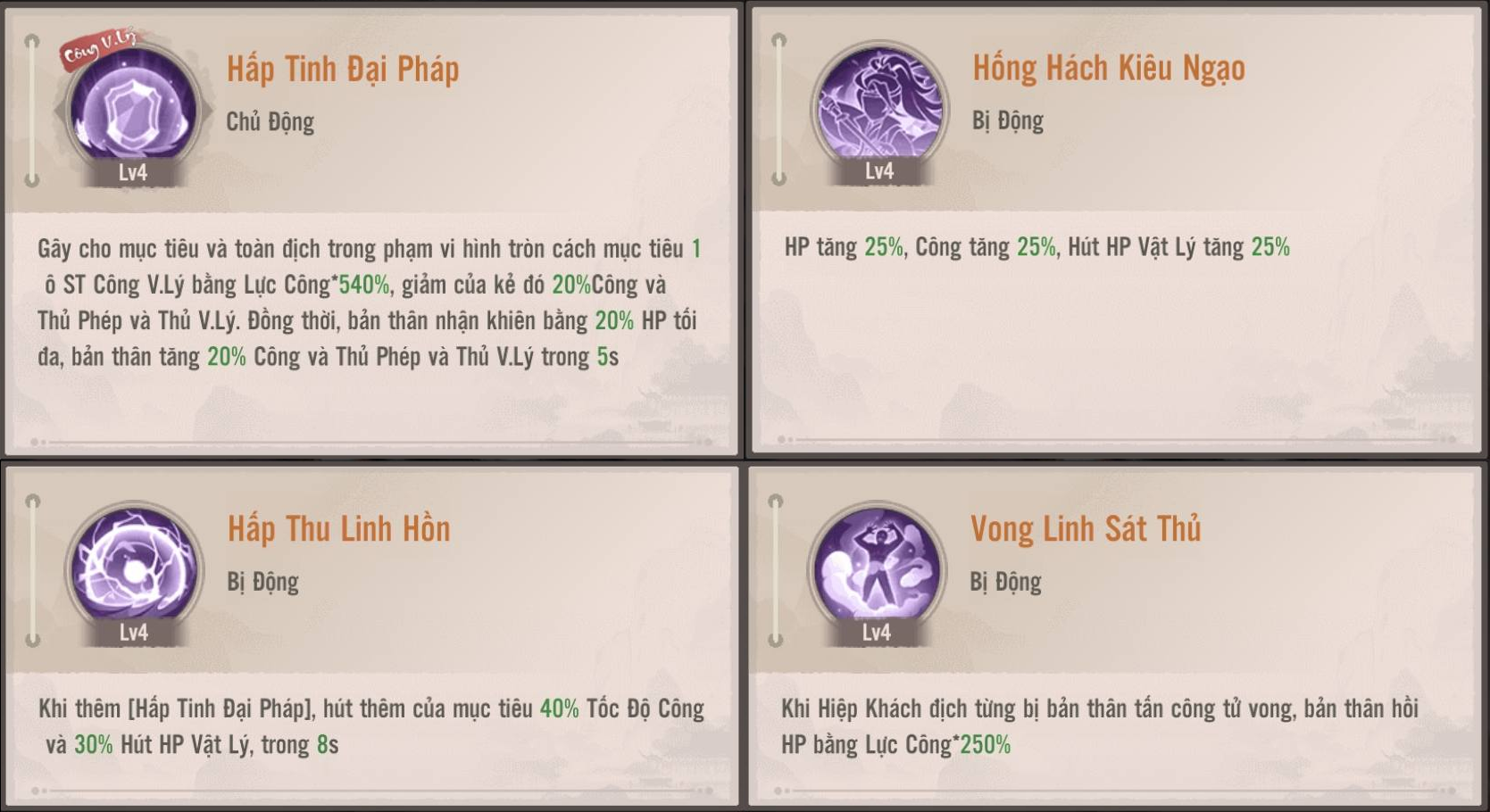Select the Chủ Động label under Hấp Tinh Đại Pháp
This screenshot has width=1490, height=812.
(x=271, y=122)
